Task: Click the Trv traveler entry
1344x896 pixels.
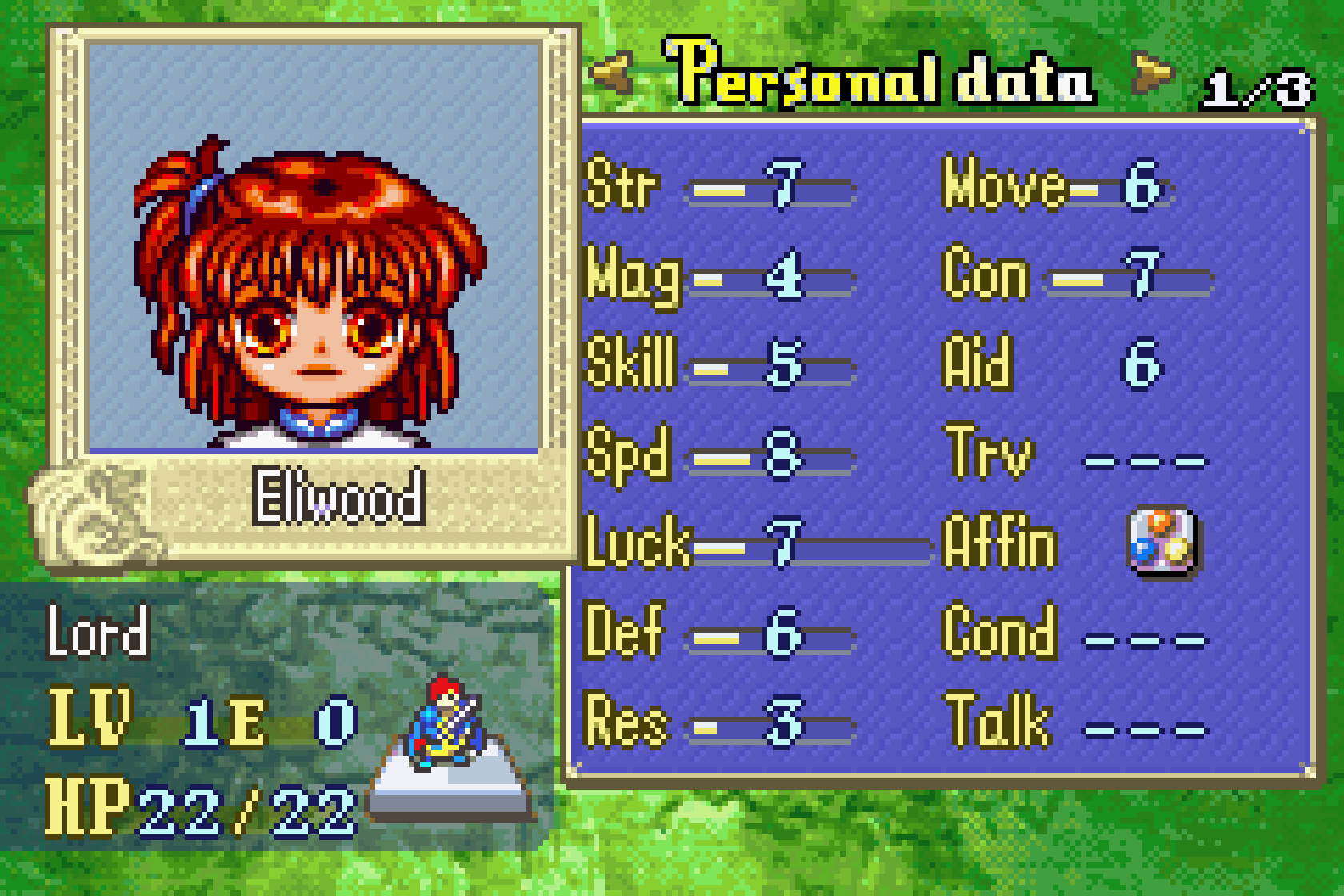Action: pos(1074,456)
